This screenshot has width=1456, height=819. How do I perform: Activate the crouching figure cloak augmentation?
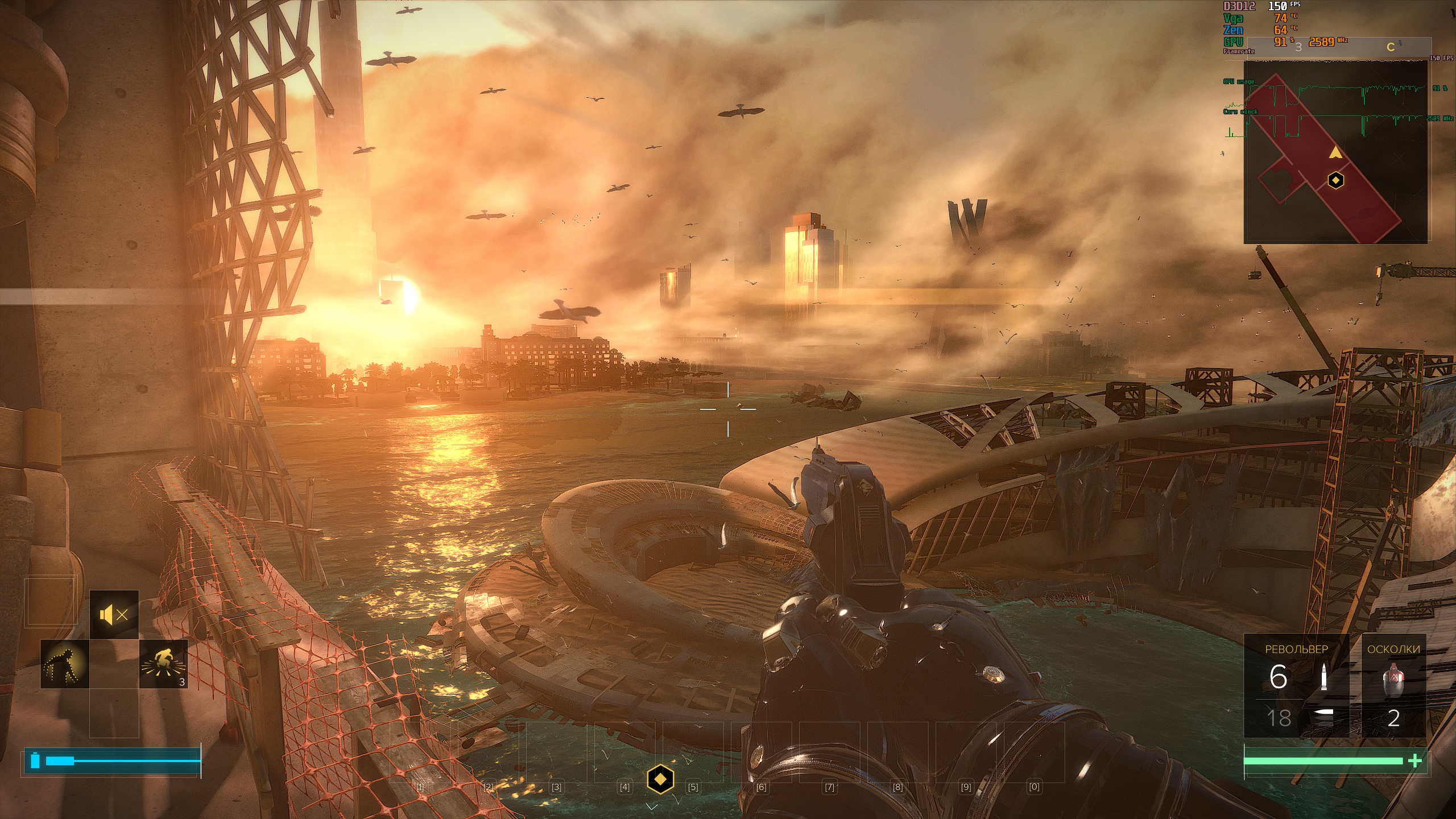click(65, 663)
